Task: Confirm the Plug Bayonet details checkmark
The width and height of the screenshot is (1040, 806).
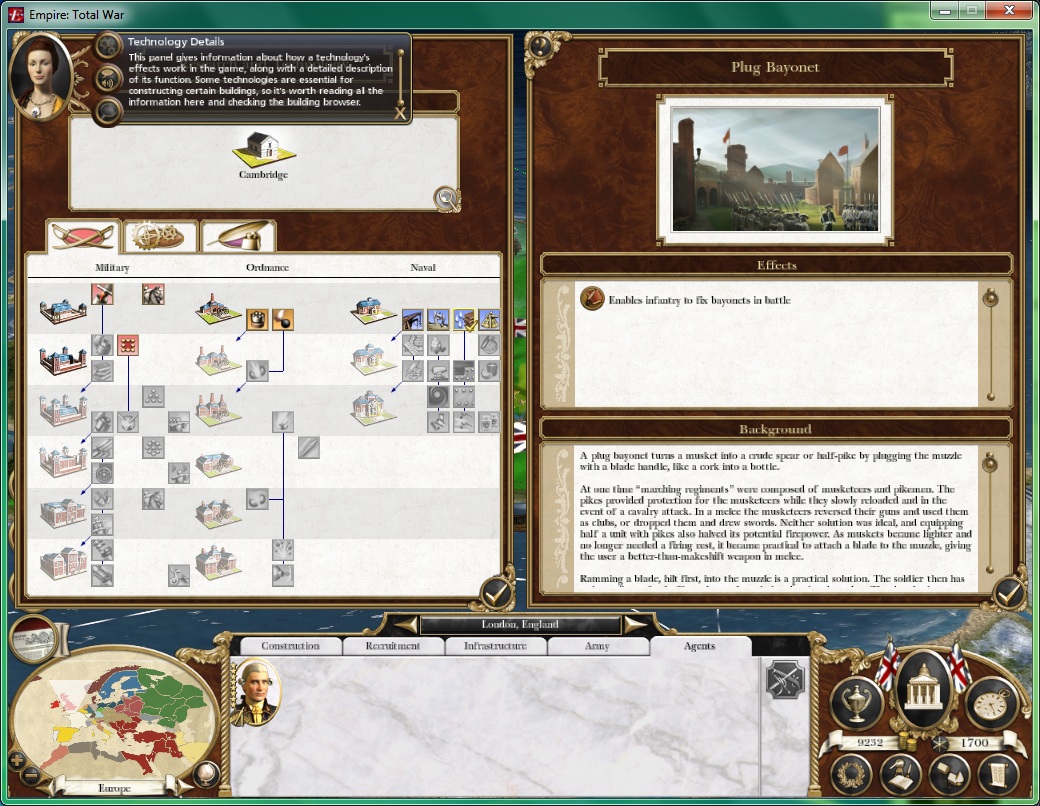Action: point(1009,594)
